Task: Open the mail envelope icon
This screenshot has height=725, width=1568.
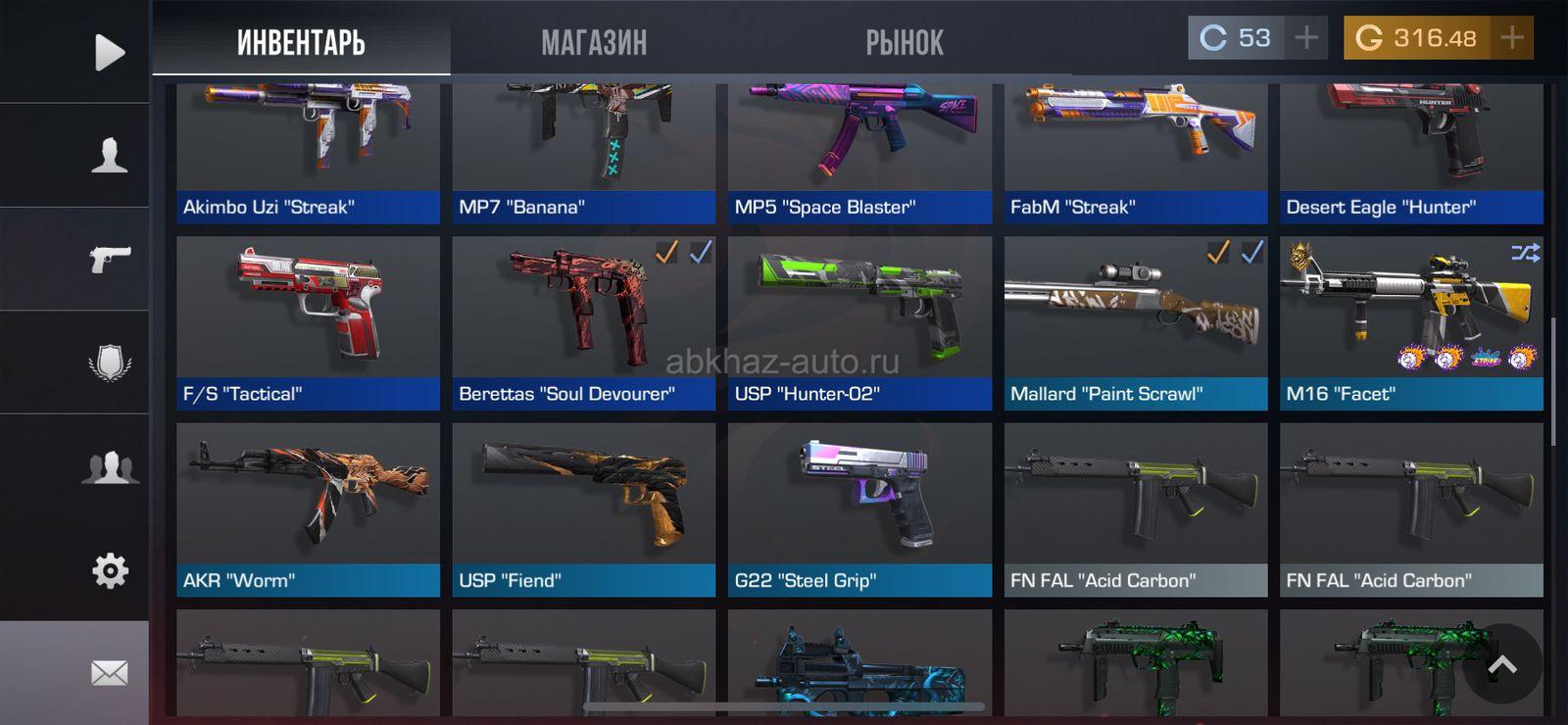Action: click(x=109, y=673)
